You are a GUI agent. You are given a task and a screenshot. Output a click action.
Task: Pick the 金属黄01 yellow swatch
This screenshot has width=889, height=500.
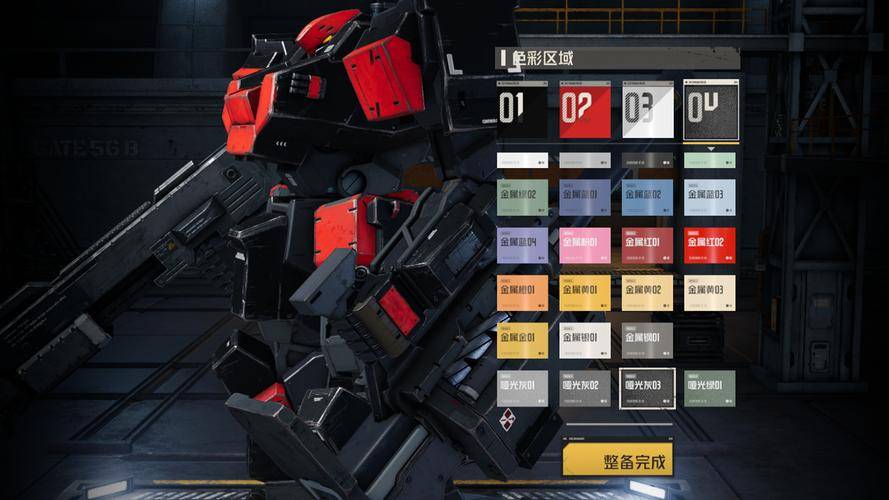(585, 293)
